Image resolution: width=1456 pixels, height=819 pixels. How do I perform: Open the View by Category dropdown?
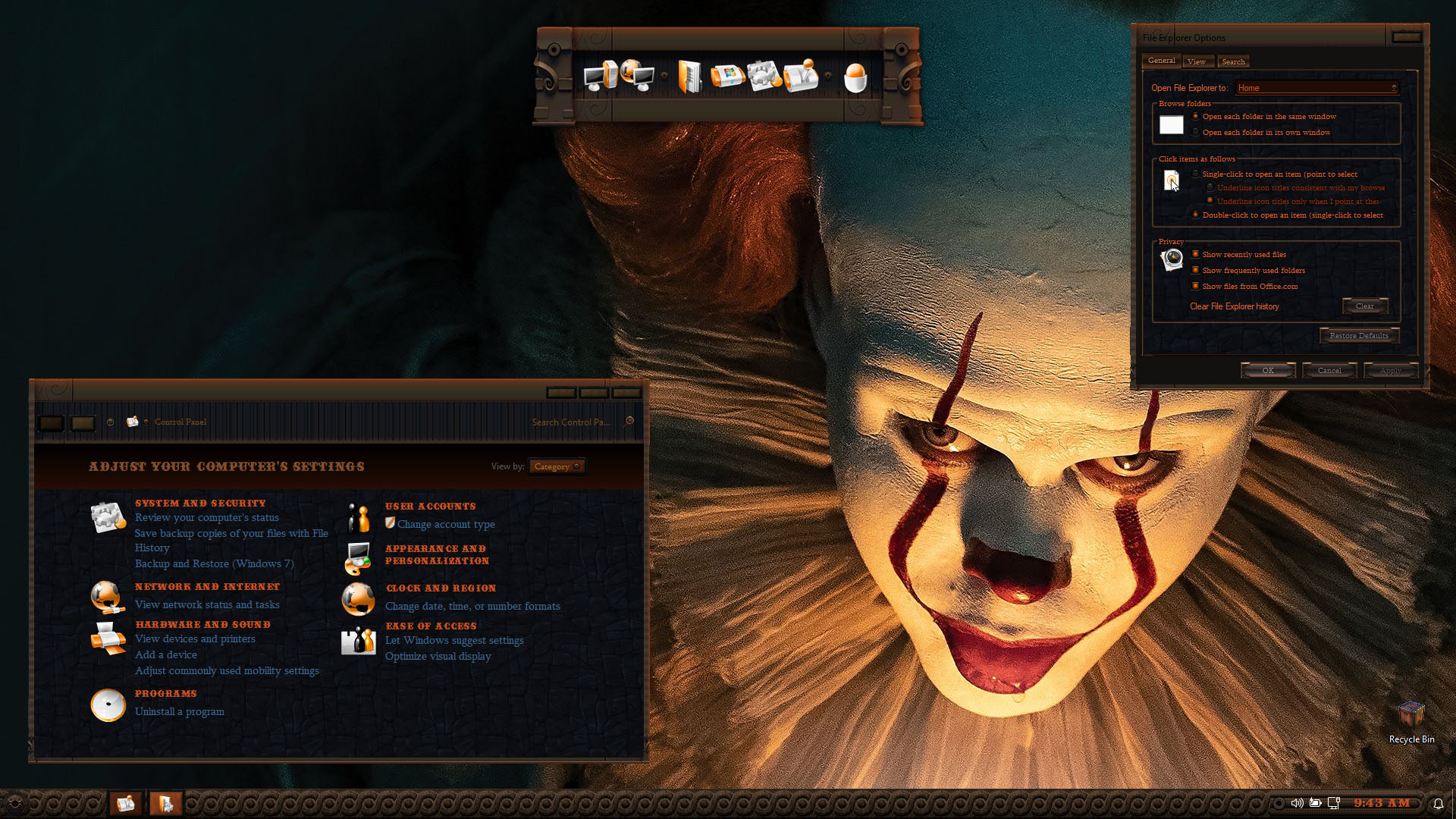tap(557, 467)
